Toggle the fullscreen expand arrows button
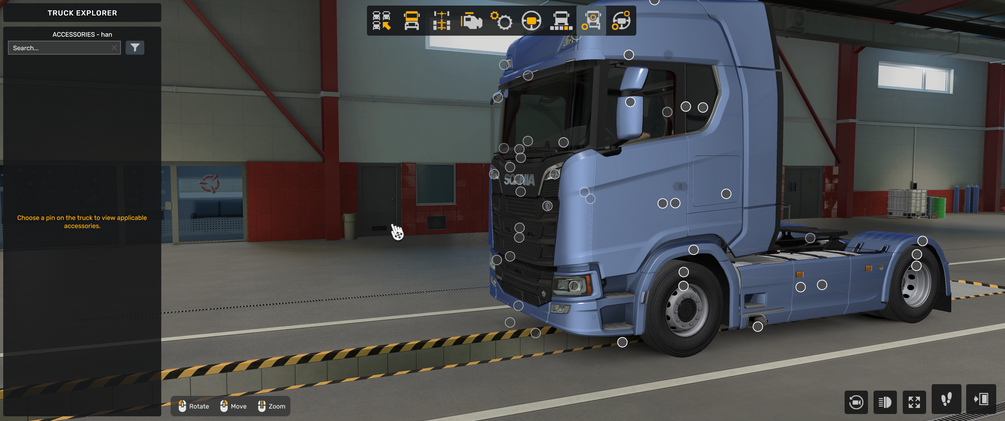1005x421 pixels. (x=914, y=402)
